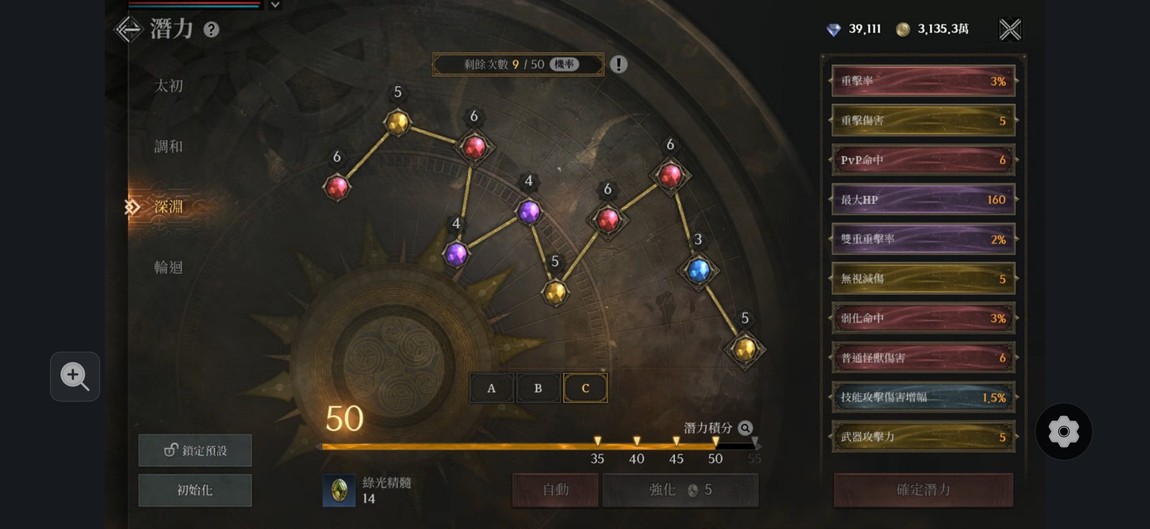
Task: Switch to the 調和 tab
Action: pyautogui.click(x=169, y=146)
